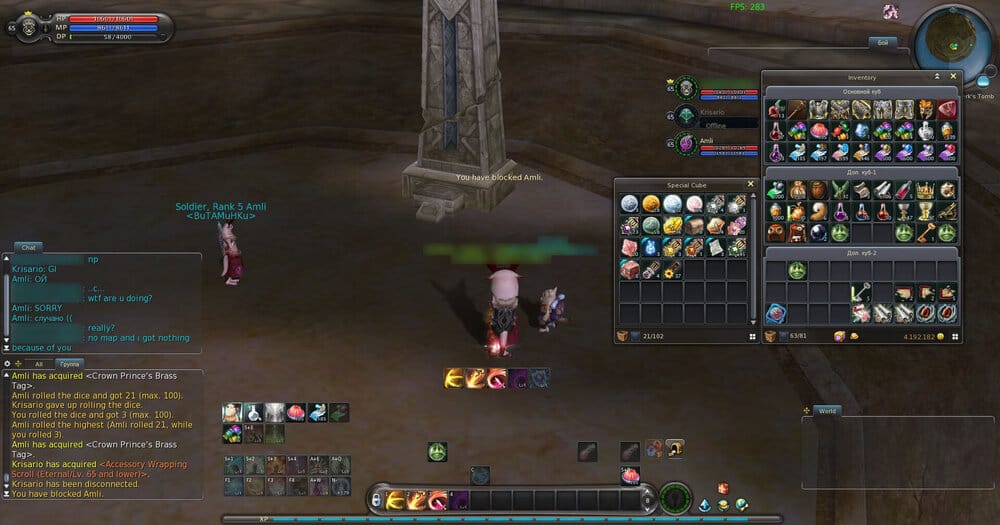Click the red ruby gem in the inventory

(947, 109)
